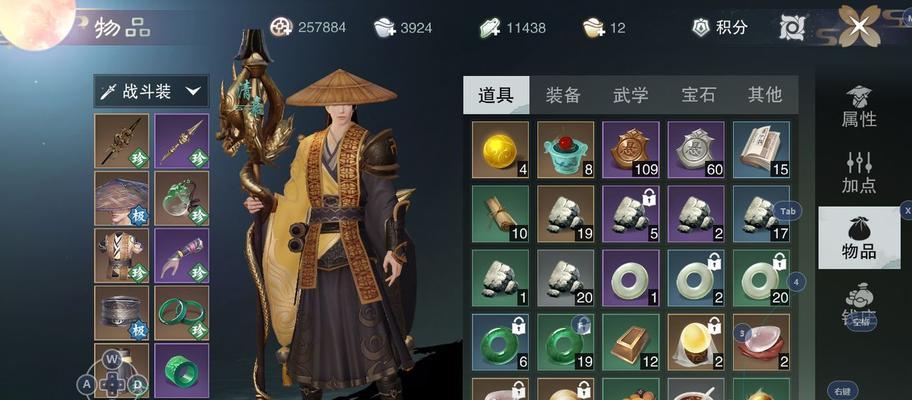912x400 pixels.
Task: Pick the teal incense pot item
Action: click(565, 150)
